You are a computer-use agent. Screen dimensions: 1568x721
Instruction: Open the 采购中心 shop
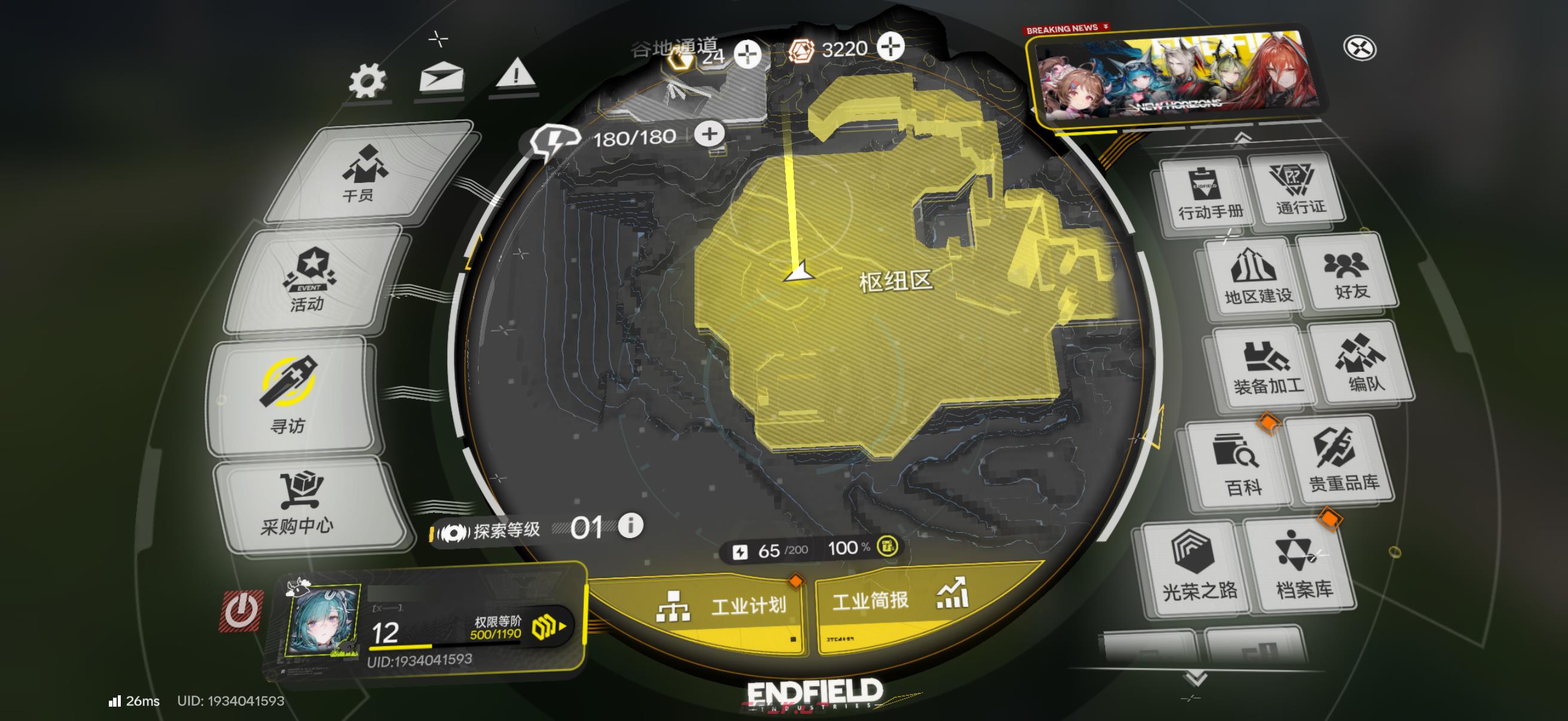point(300,505)
